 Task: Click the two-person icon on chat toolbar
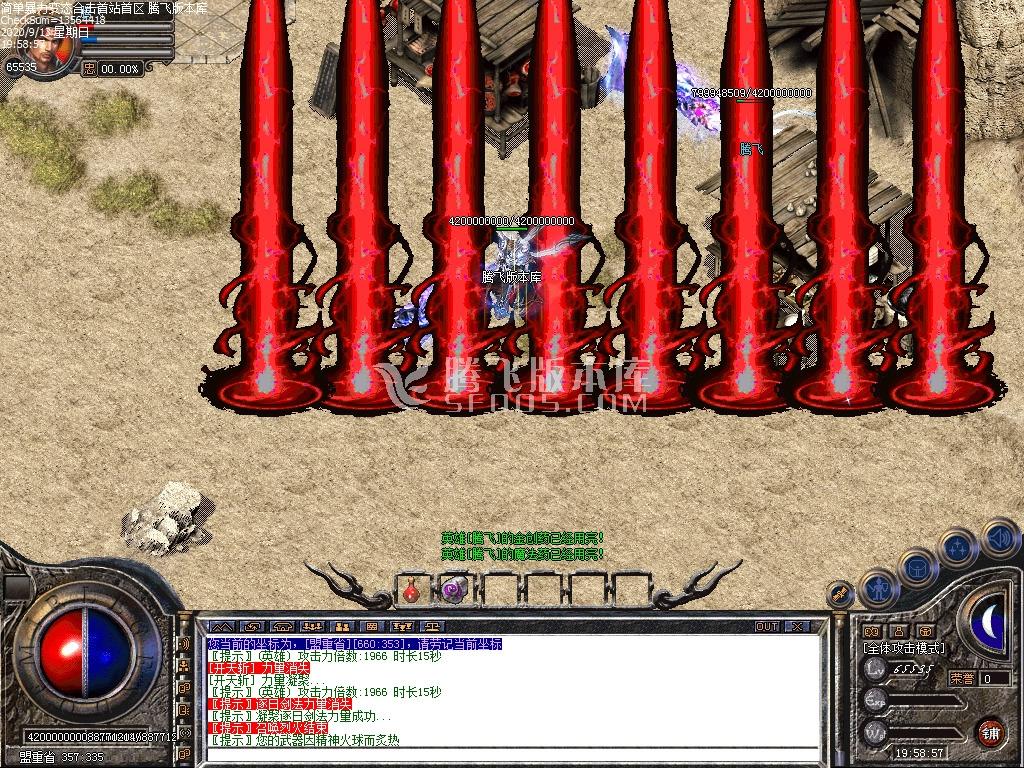(341, 627)
